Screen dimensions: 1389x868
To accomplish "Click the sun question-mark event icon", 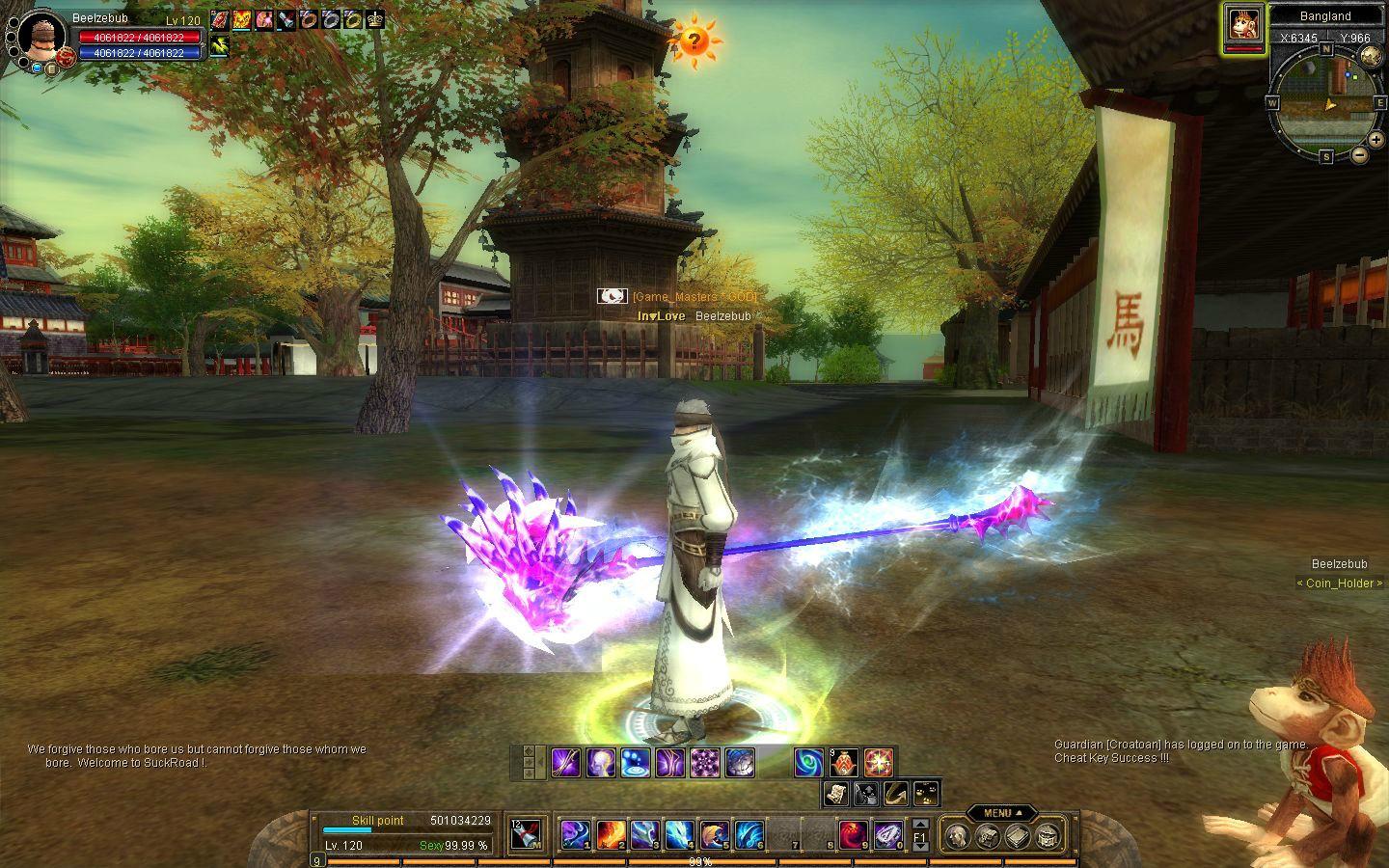I will (693, 41).
